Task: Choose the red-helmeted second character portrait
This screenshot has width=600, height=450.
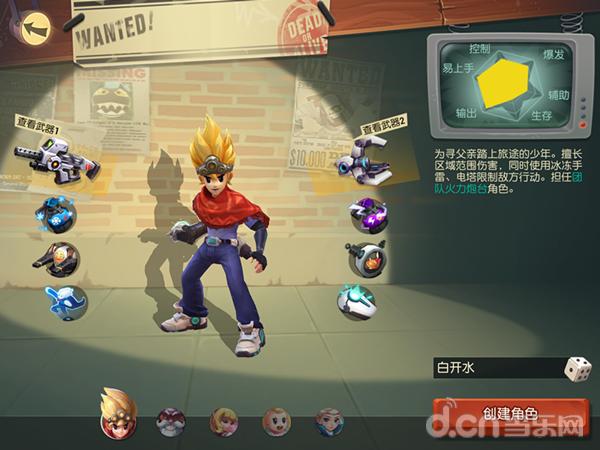Action: click(x=171, y=421)
